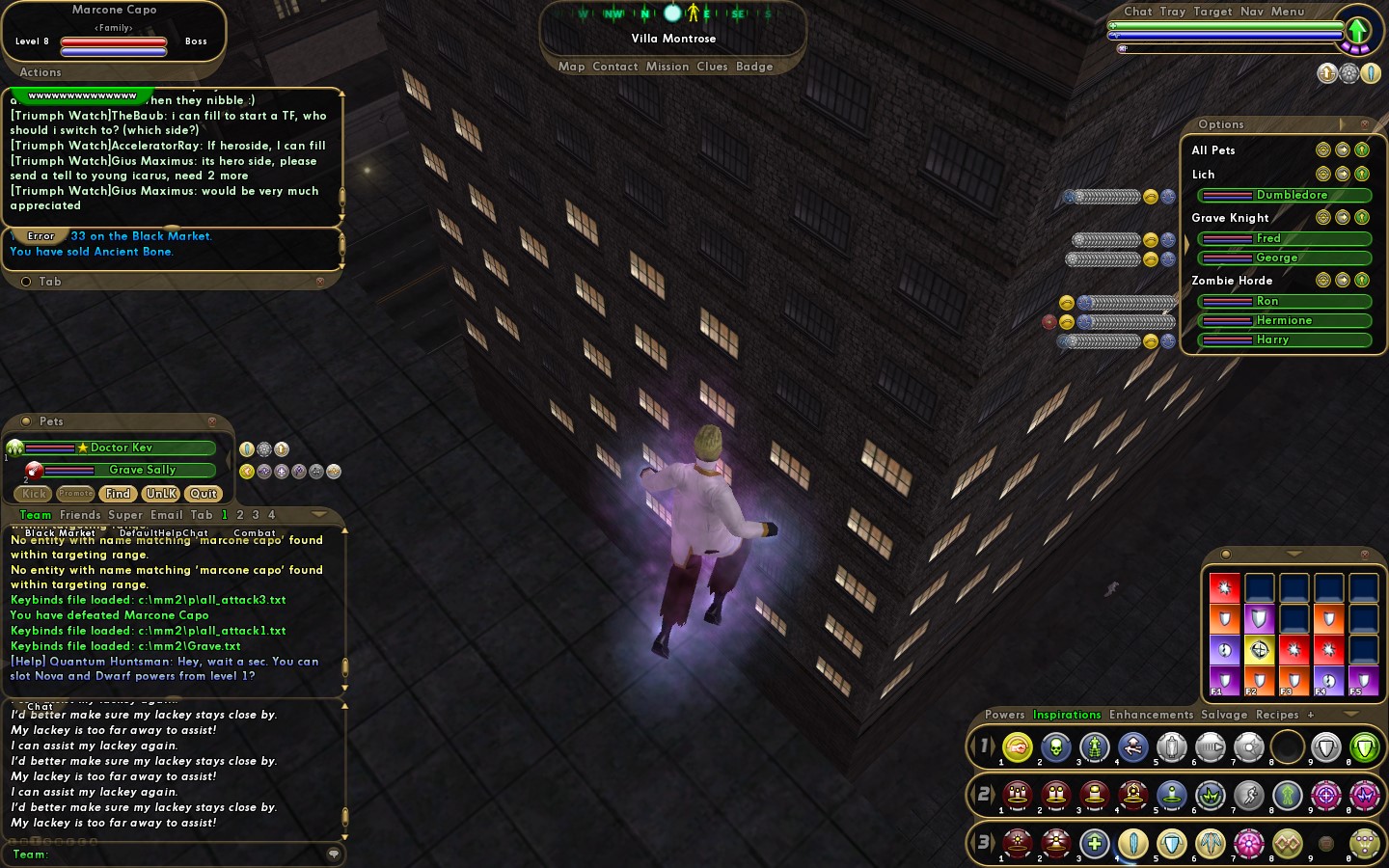Open the Badge window
Viewport: 1389px width, 868px height.
[x=754, y=67]
